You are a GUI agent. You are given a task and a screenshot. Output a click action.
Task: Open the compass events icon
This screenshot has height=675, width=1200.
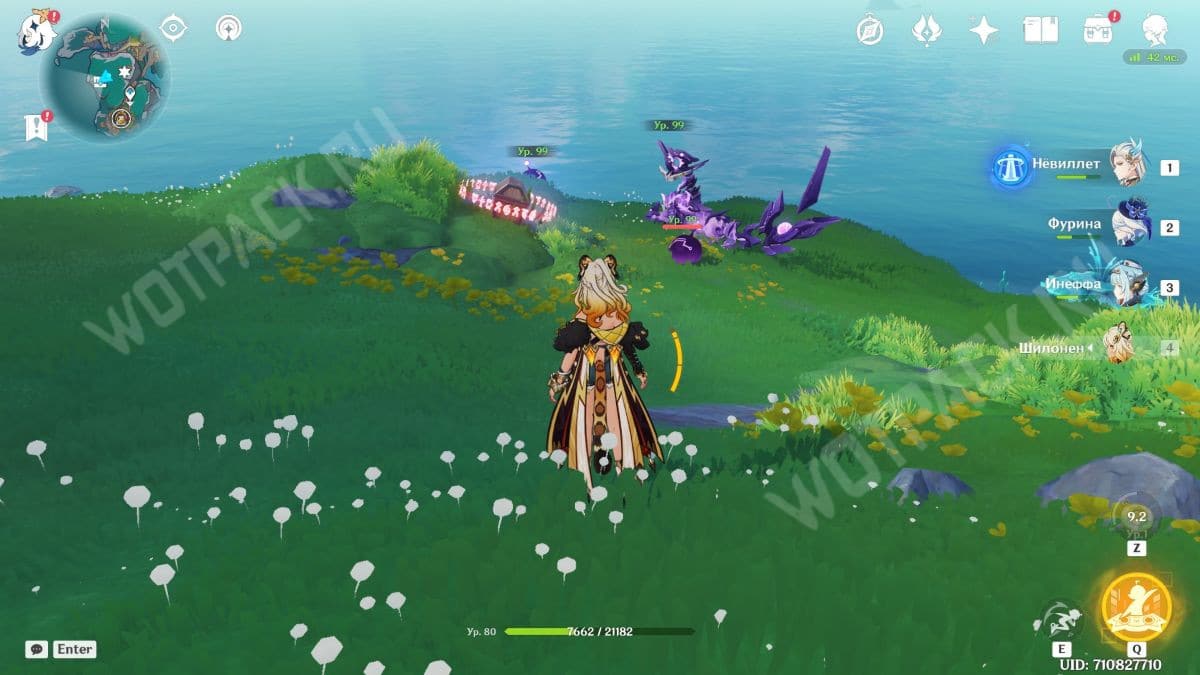point(870,31)
